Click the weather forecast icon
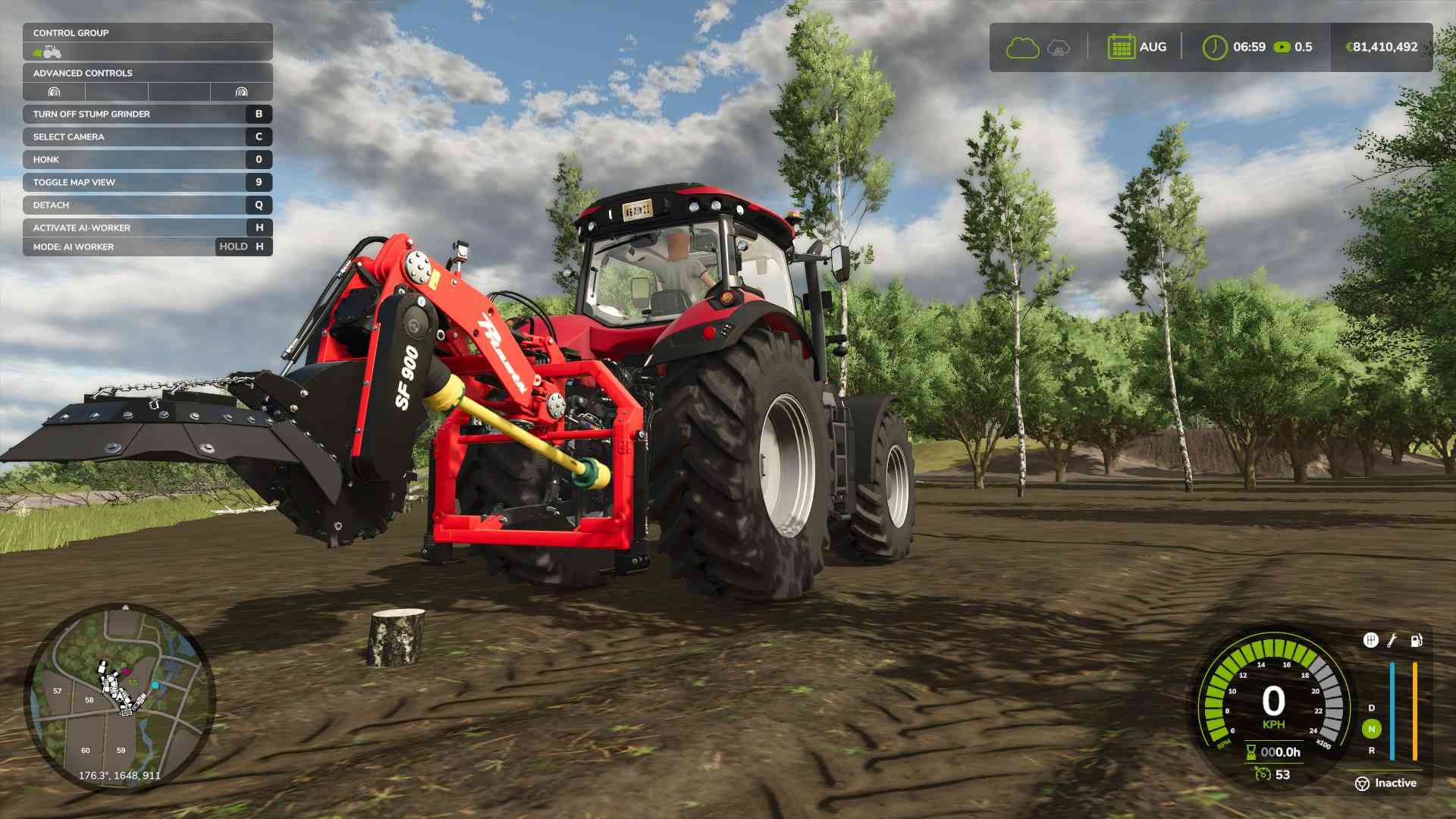Screen dimensions: 1456x819 click(x=1059, y=48)
